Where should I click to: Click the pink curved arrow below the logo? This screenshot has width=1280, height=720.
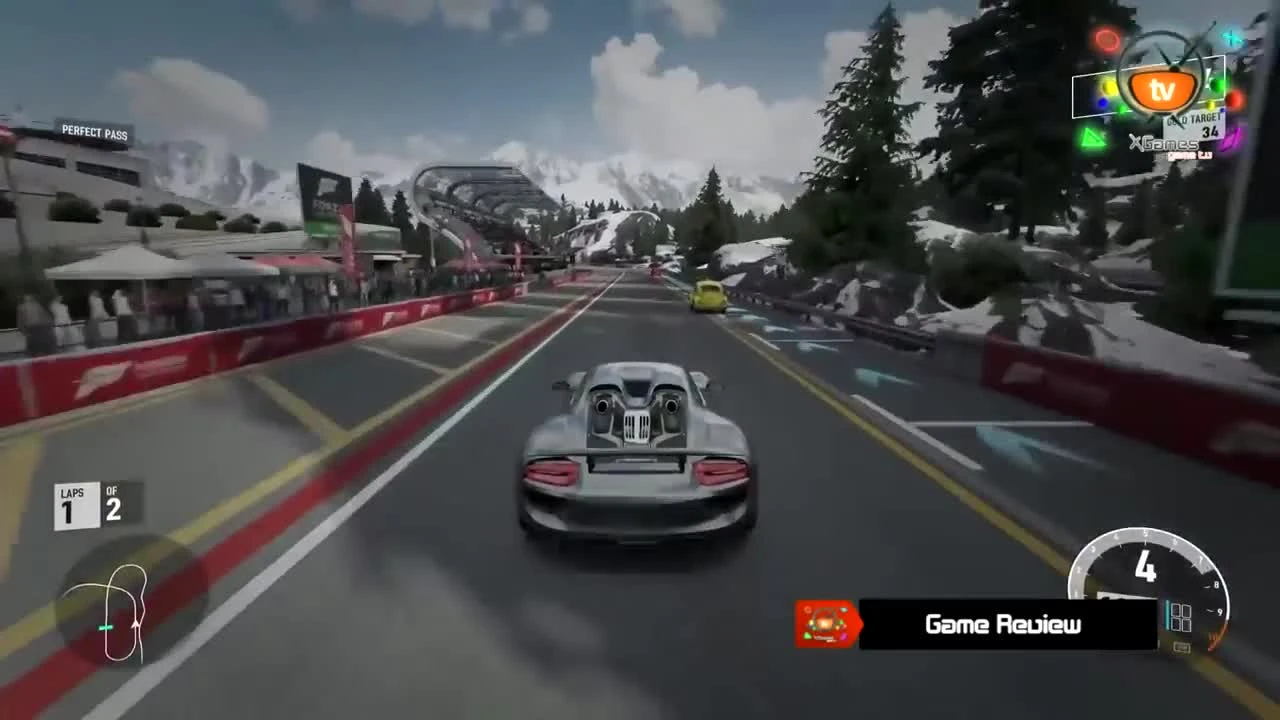tap(1230, 141)
